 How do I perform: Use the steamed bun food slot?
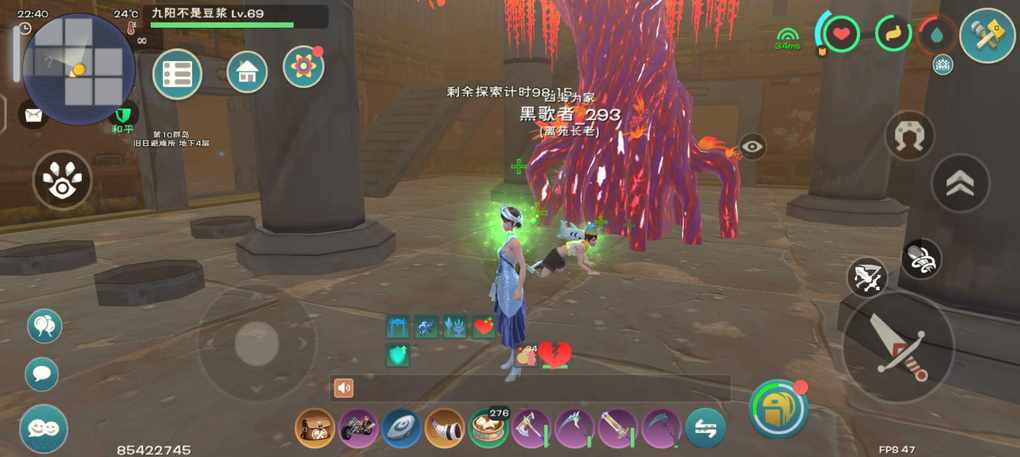point(488,428)
